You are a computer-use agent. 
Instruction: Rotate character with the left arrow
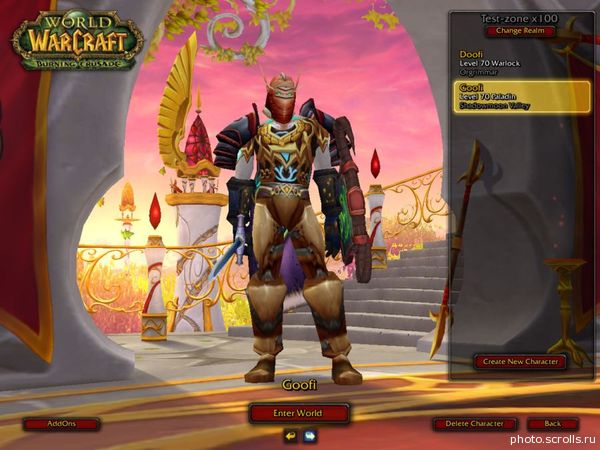pos(290,436)
